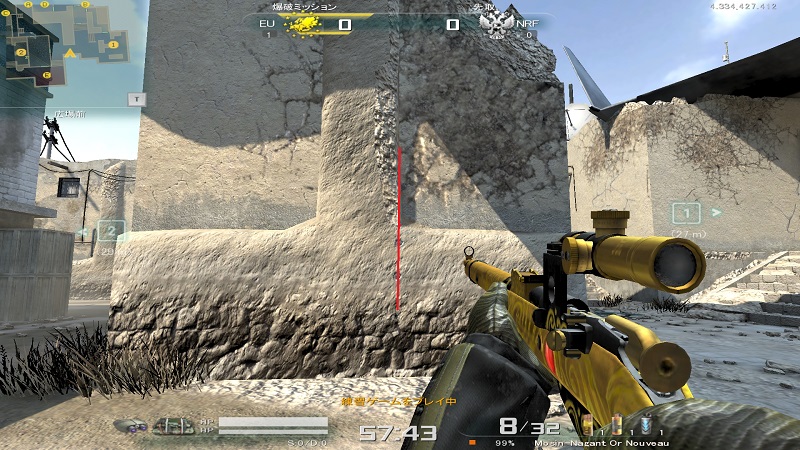Image resolution: width=800 pixels, height=450 pixels.
Task: Click the small T button below minimap
Action: [x=137, y=98]
